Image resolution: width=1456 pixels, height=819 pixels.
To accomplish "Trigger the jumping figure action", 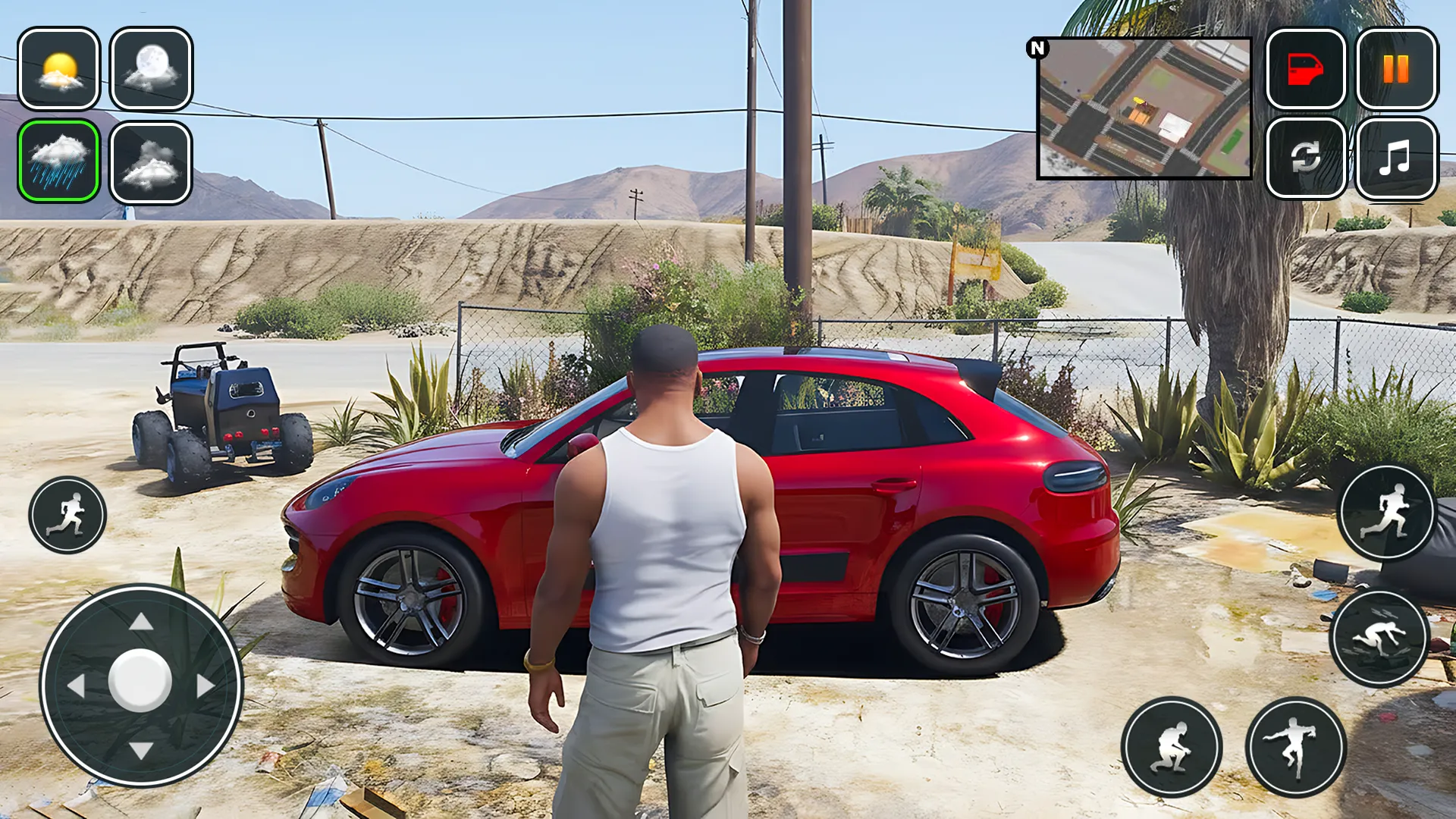I will click(x=1296, y=747).
